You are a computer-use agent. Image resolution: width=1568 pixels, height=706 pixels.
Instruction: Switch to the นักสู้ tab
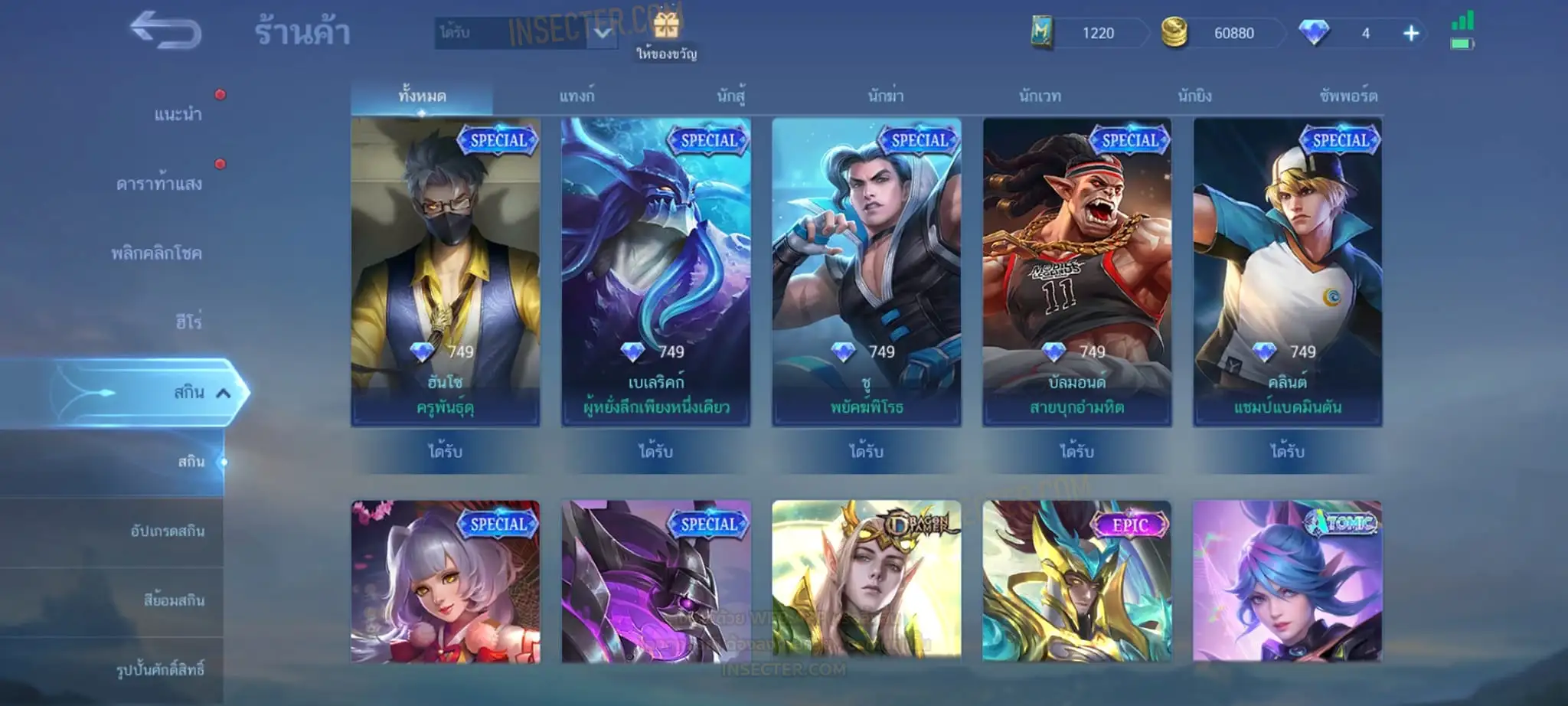pyautogui.click(x=730, y=96)
